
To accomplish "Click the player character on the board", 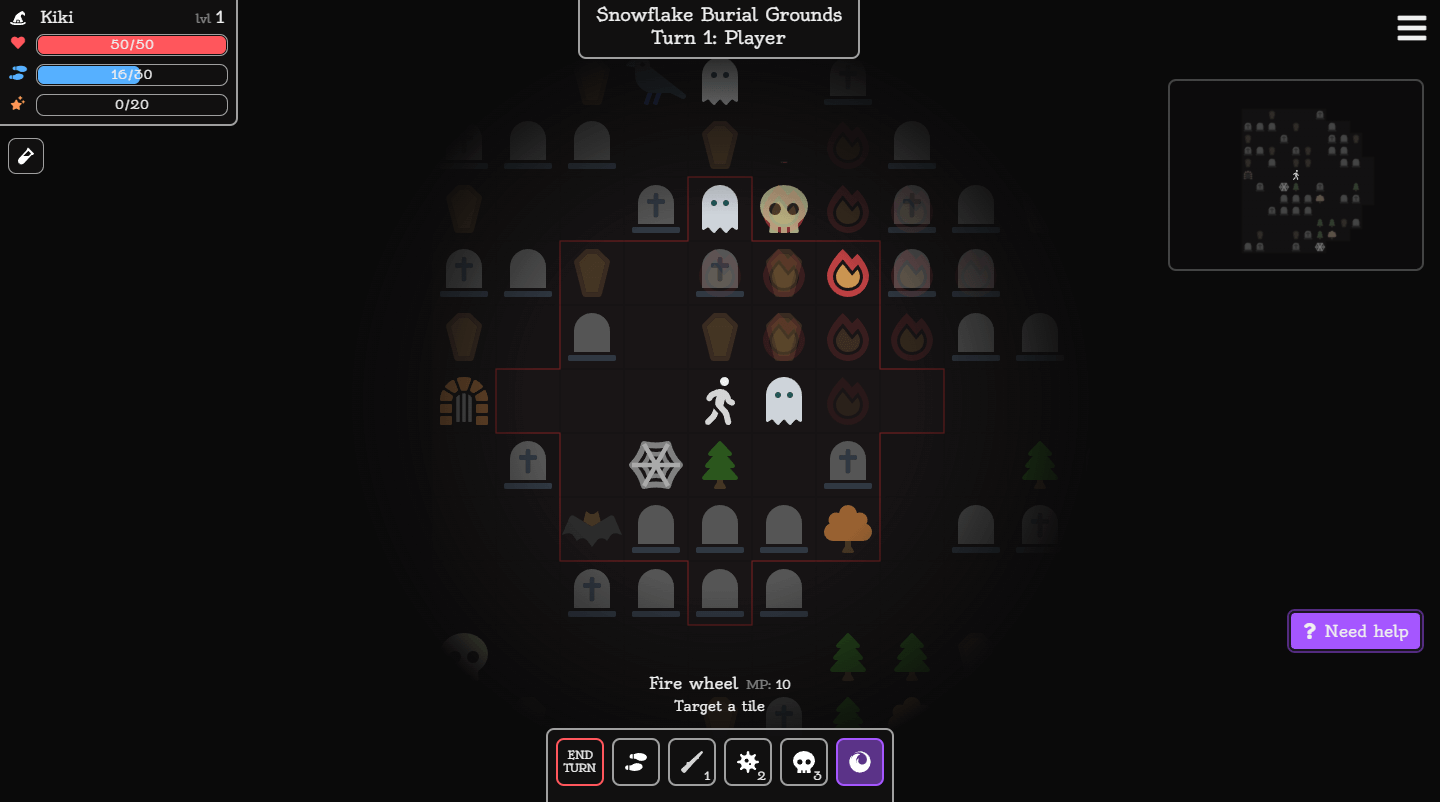I will [x=719, y=400].
